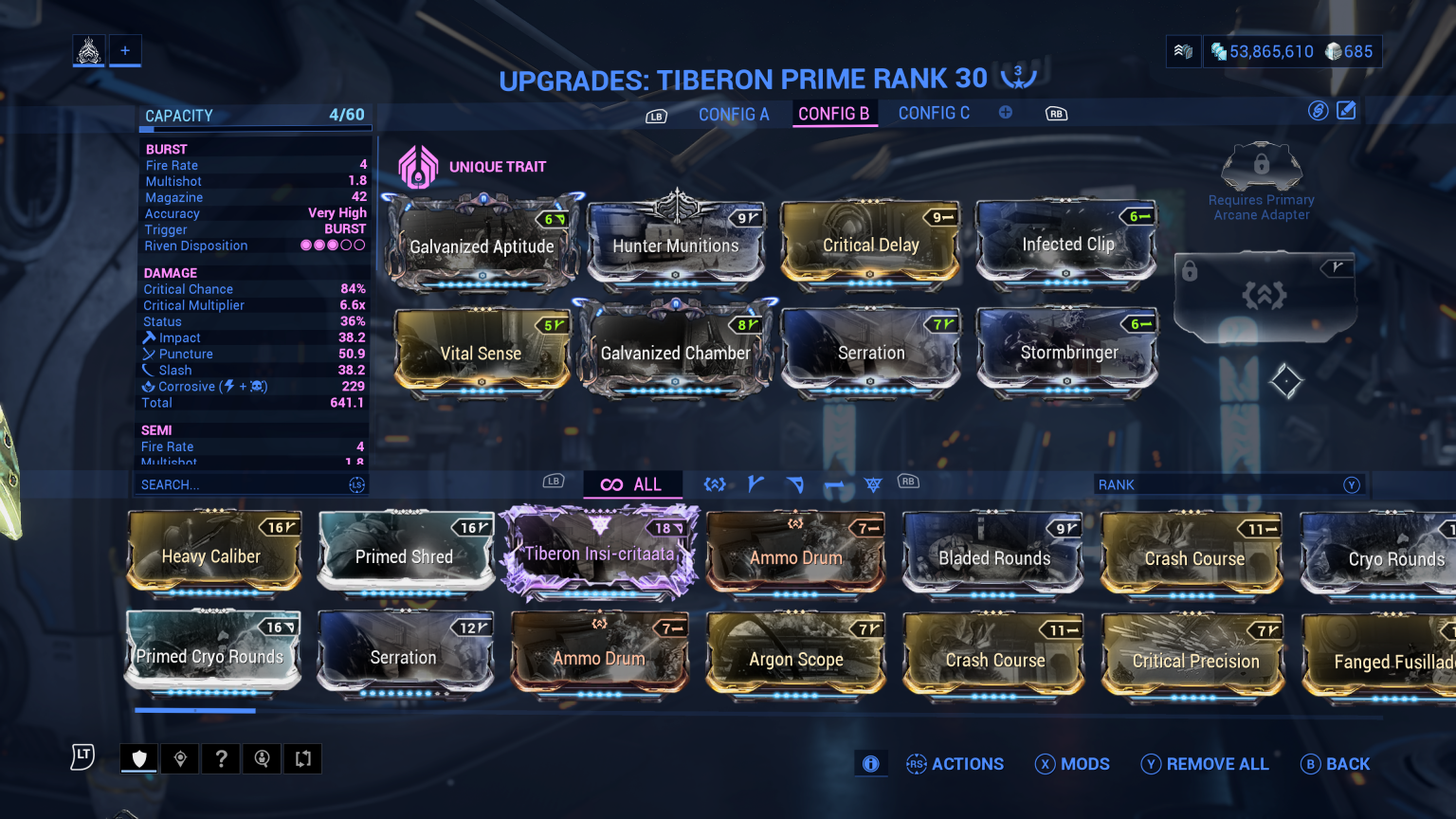Toggle the shield icon in the bottom toolbar

138,758
